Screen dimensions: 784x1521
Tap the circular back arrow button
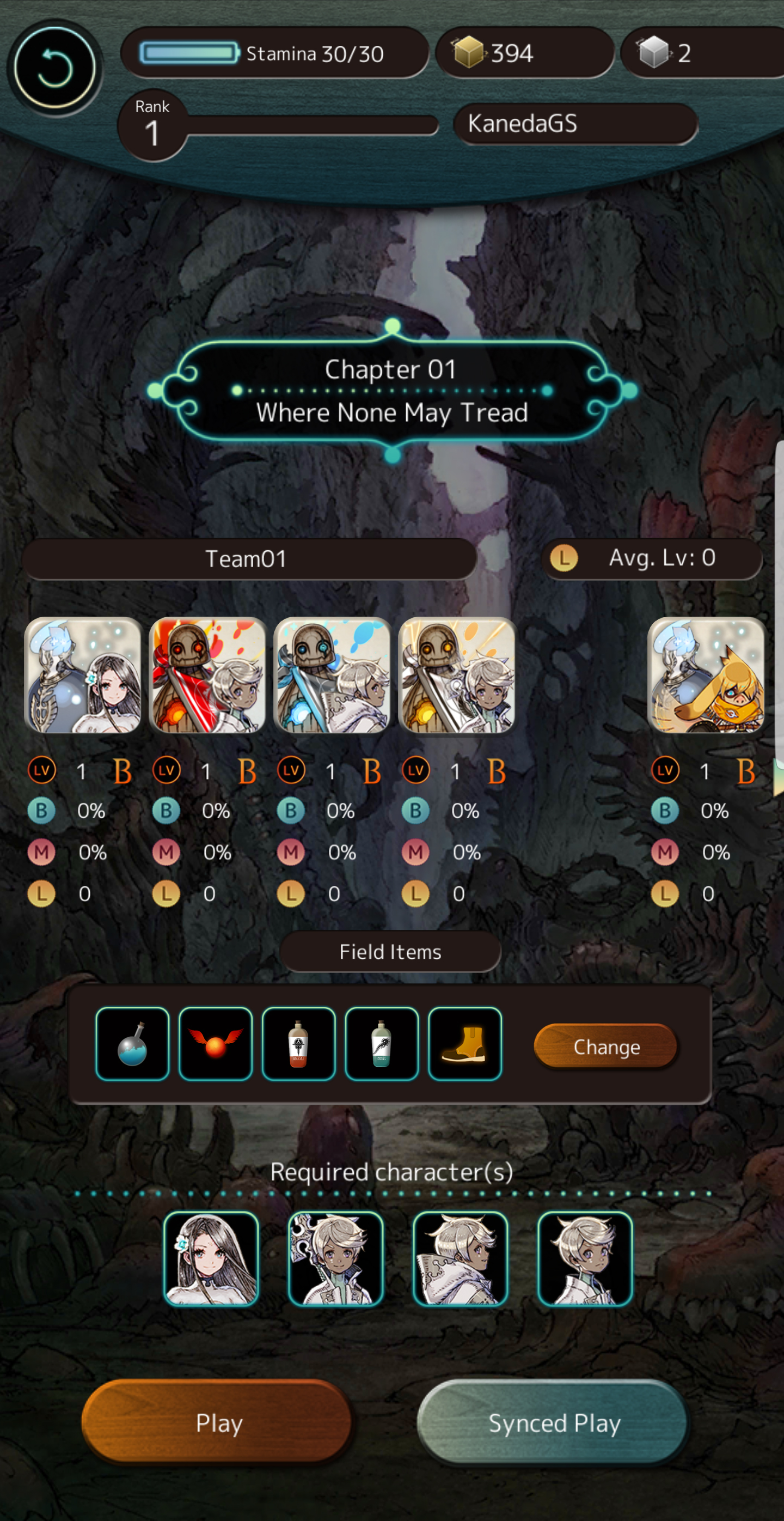click(x=54, y=68)
